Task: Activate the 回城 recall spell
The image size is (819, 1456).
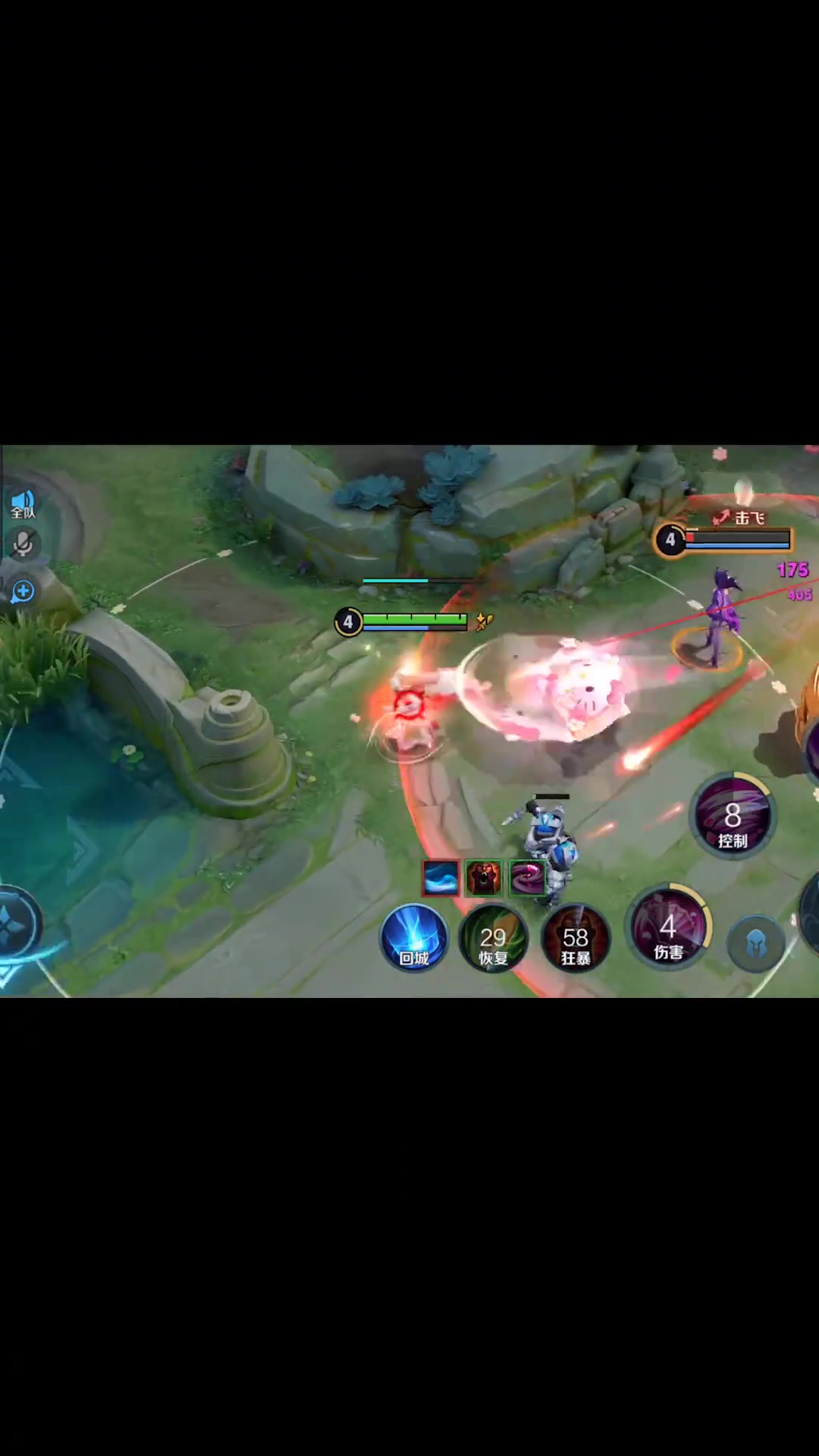Action: coord(414,938)
